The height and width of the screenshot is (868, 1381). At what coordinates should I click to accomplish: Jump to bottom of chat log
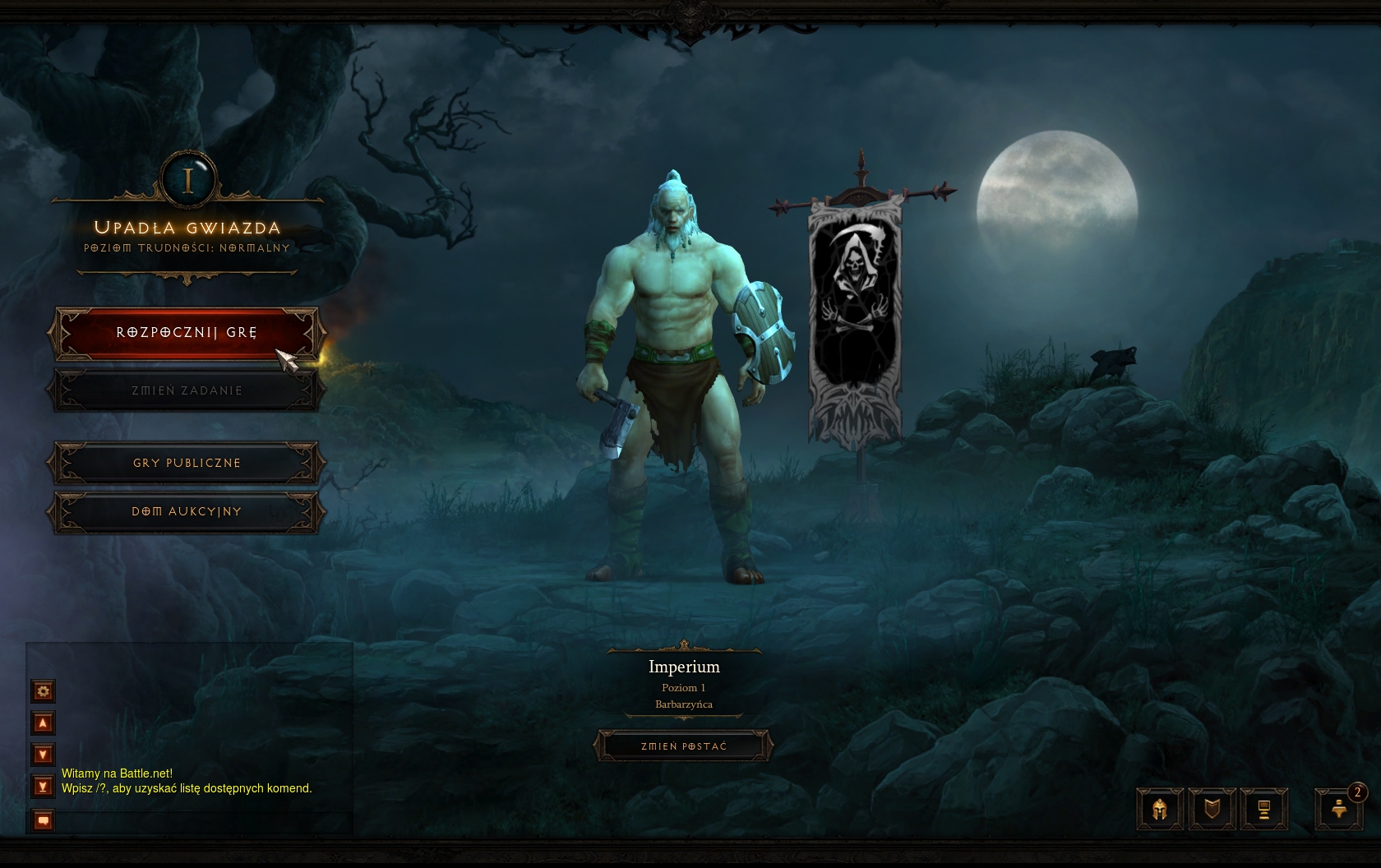click(44, 787)
